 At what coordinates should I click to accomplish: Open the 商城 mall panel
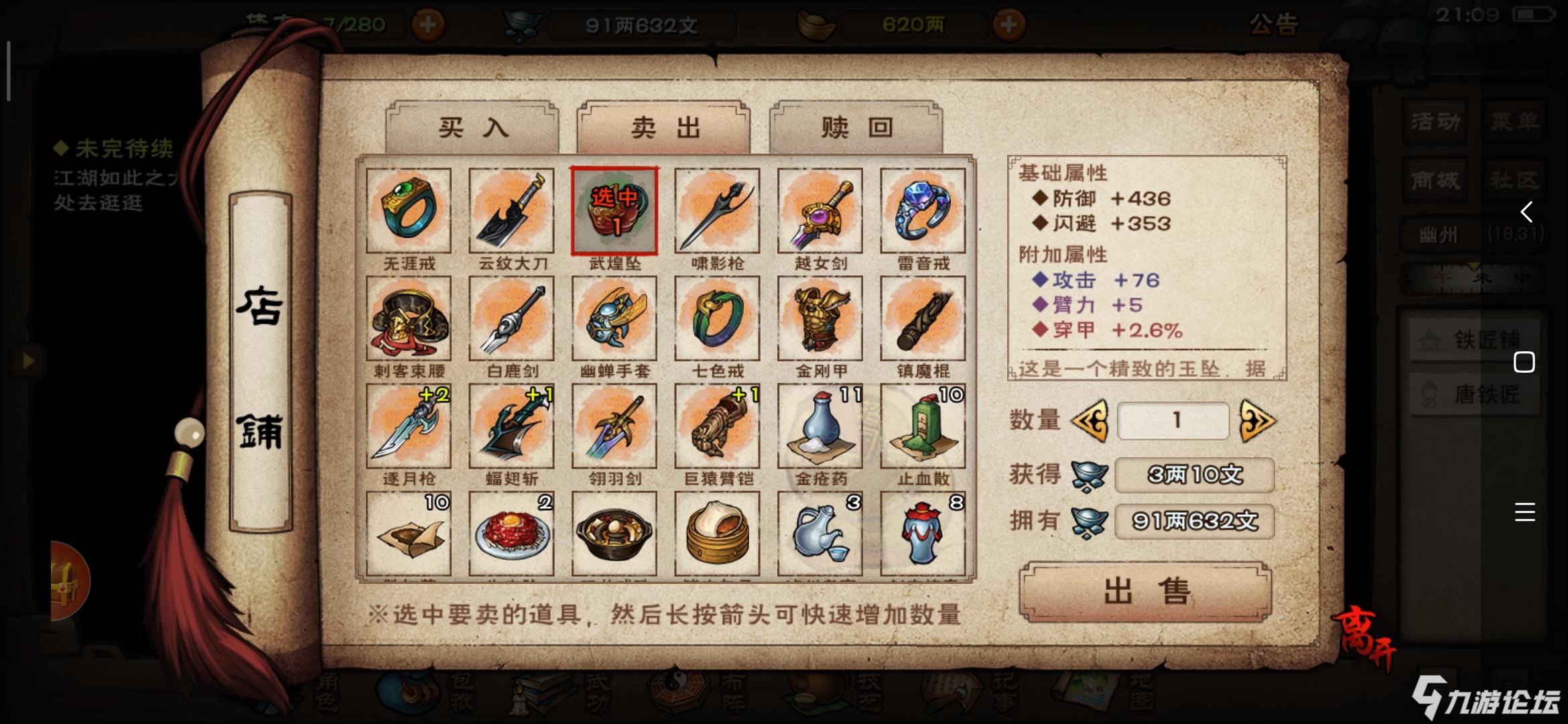[1435, 180]
